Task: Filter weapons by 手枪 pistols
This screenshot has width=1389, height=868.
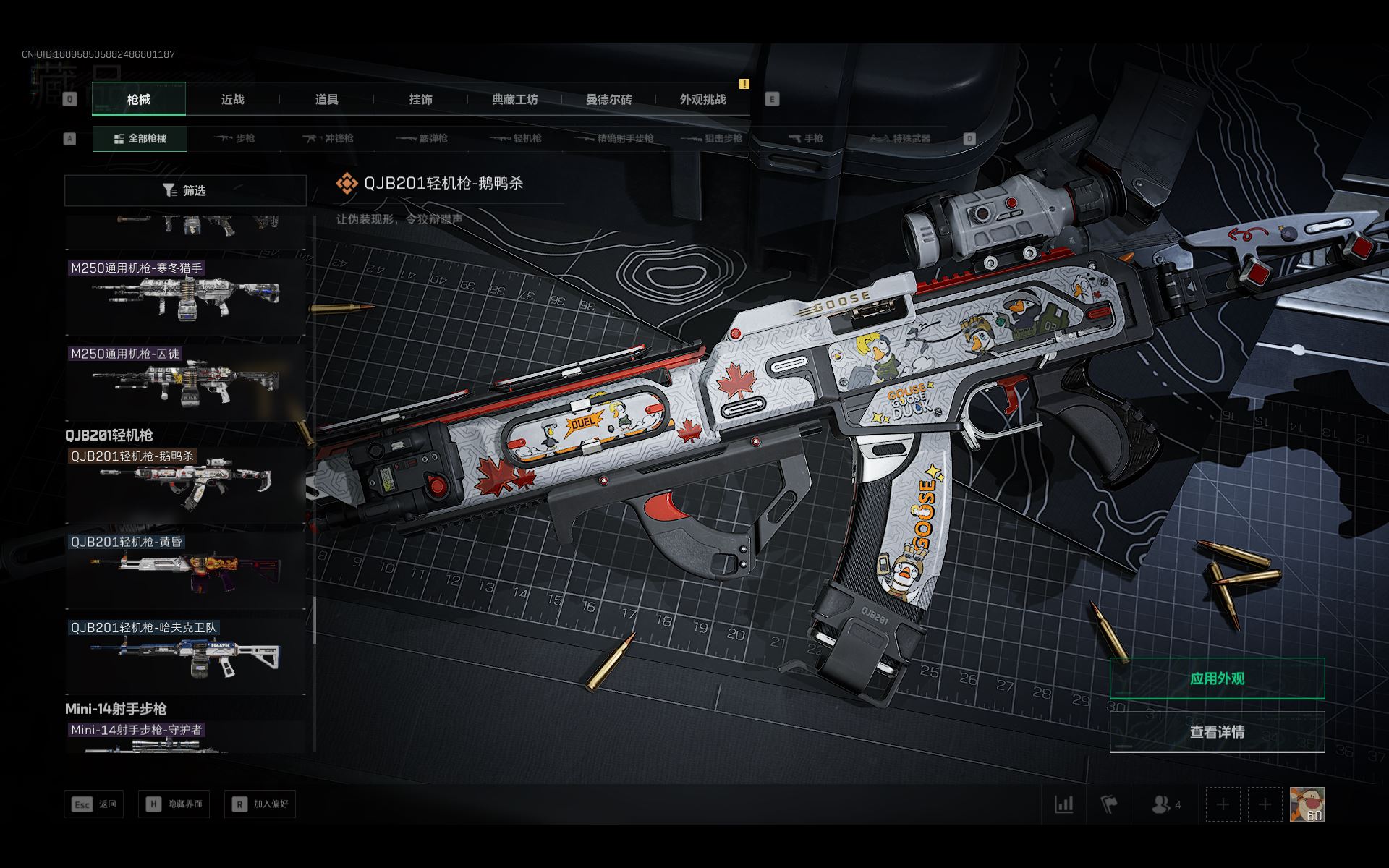Action: (805, 138)
